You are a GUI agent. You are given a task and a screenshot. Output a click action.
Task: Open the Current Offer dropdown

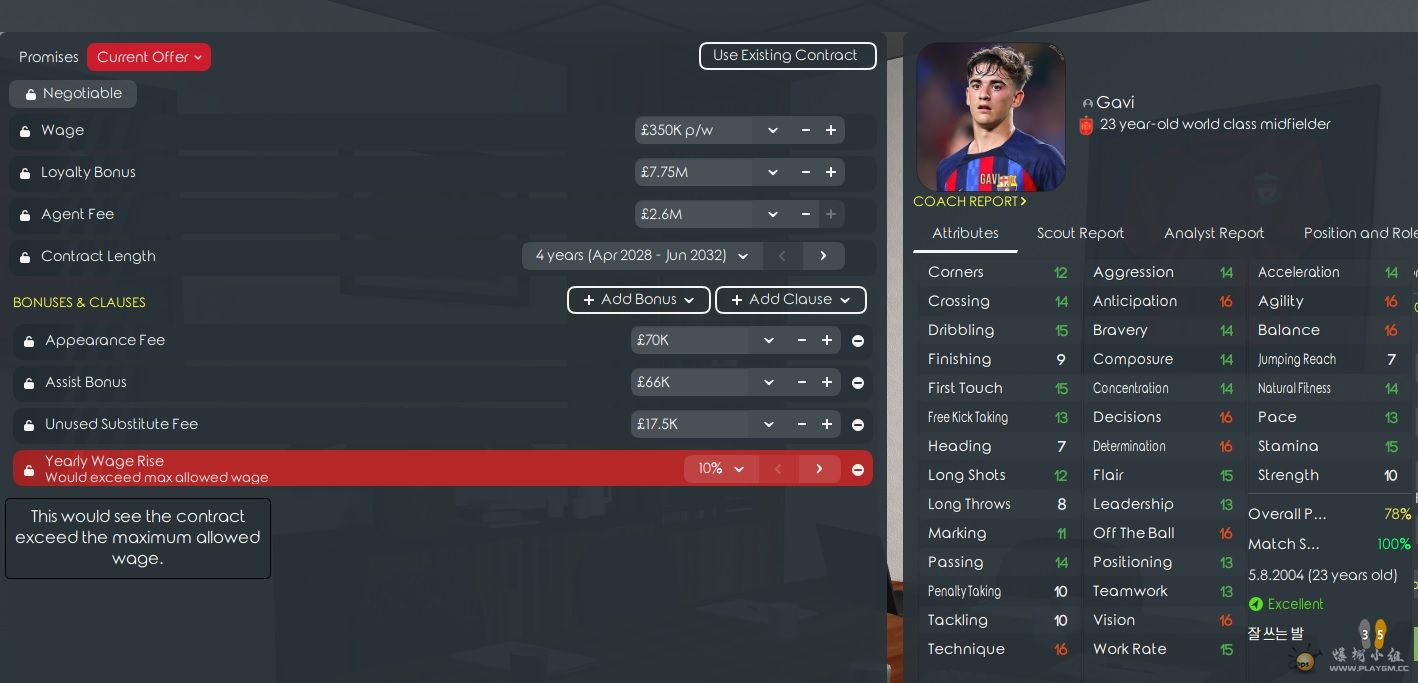(149, 57)
